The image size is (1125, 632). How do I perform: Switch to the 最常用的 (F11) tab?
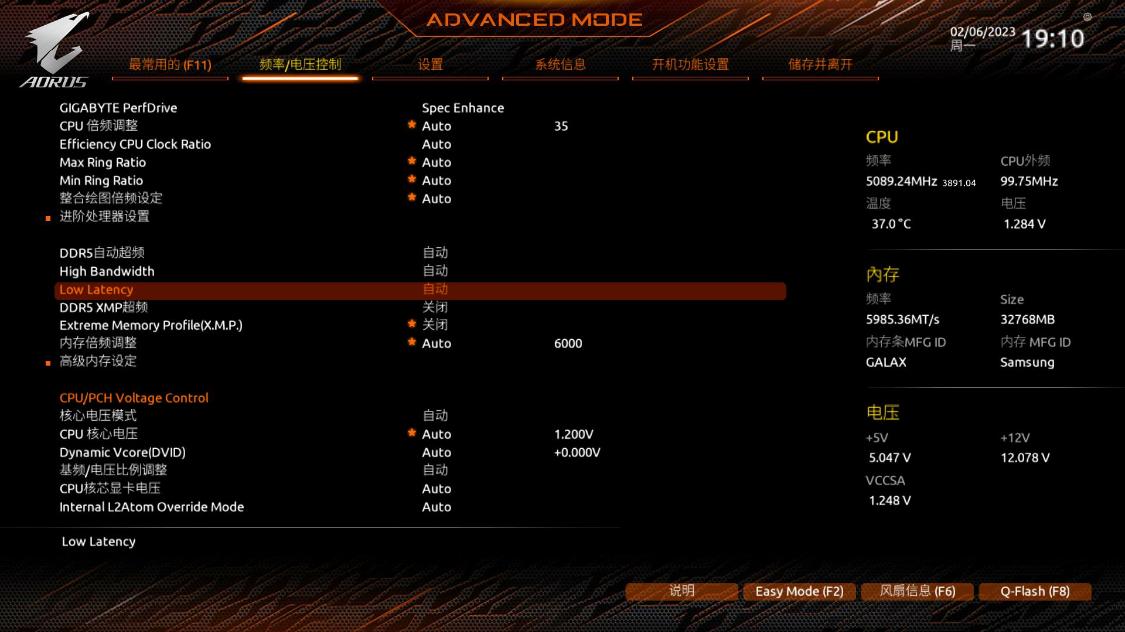170,65
